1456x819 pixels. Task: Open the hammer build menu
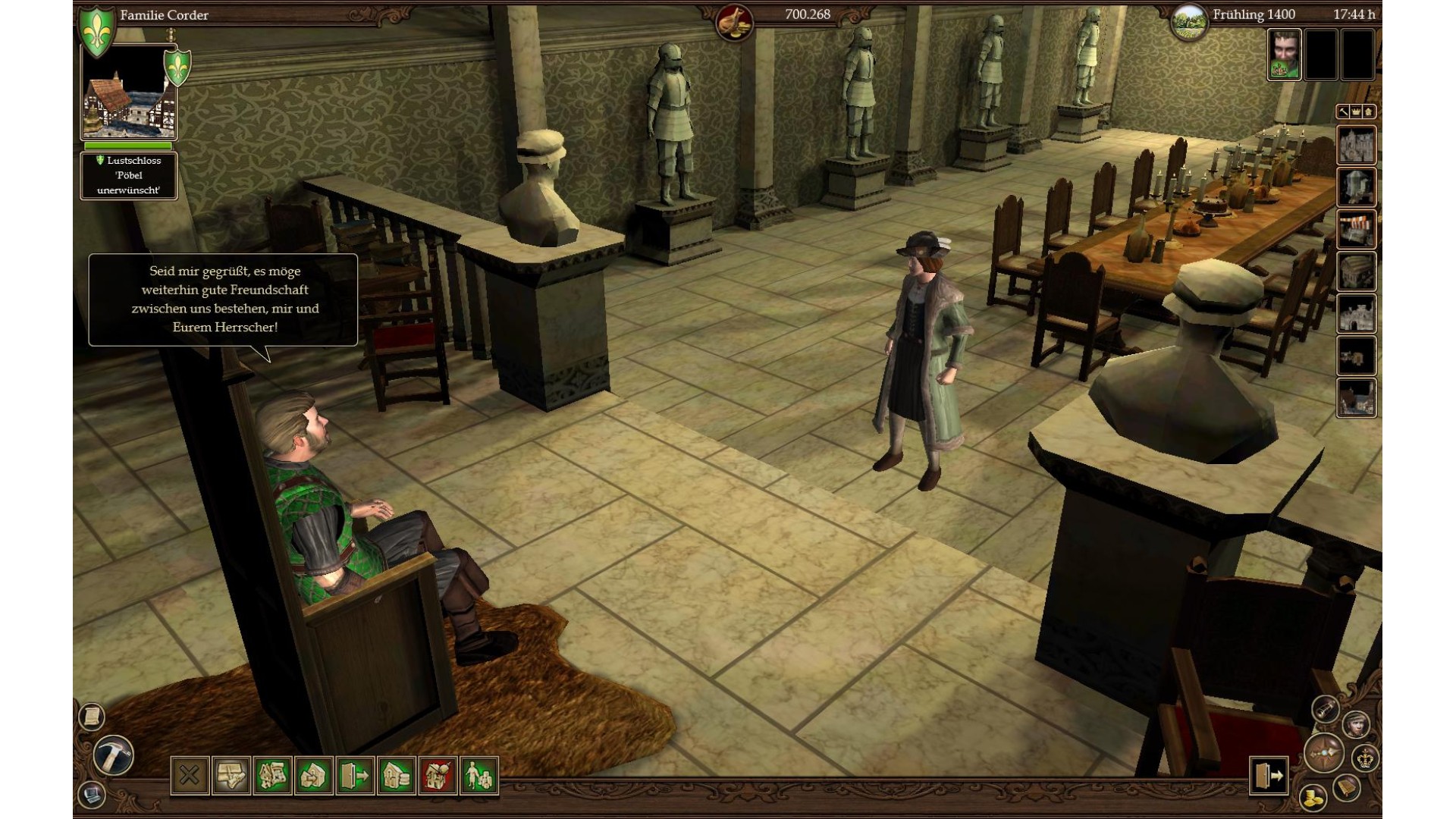[114, 755]
